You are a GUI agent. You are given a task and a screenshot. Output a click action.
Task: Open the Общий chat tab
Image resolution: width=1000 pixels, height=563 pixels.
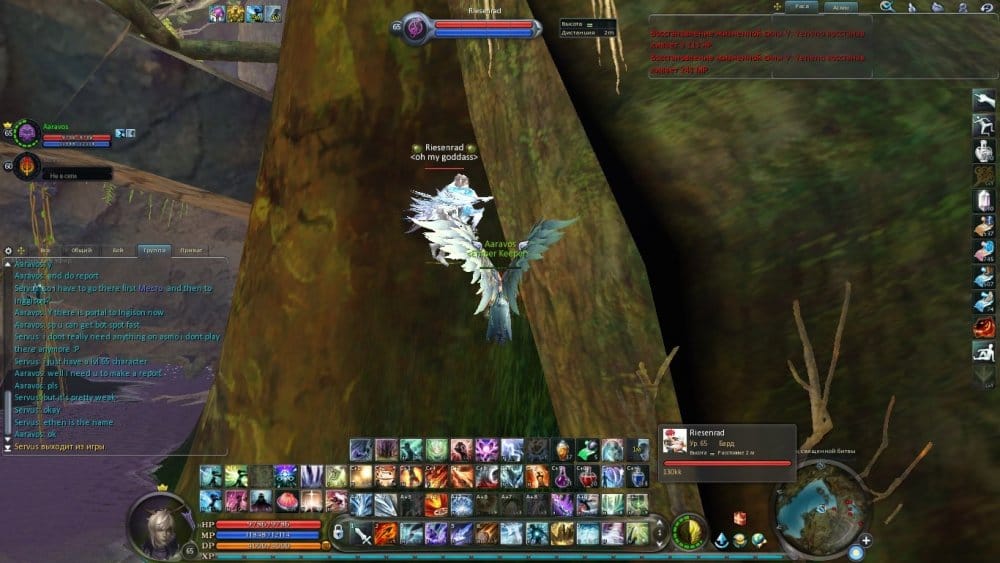(82, 250)
